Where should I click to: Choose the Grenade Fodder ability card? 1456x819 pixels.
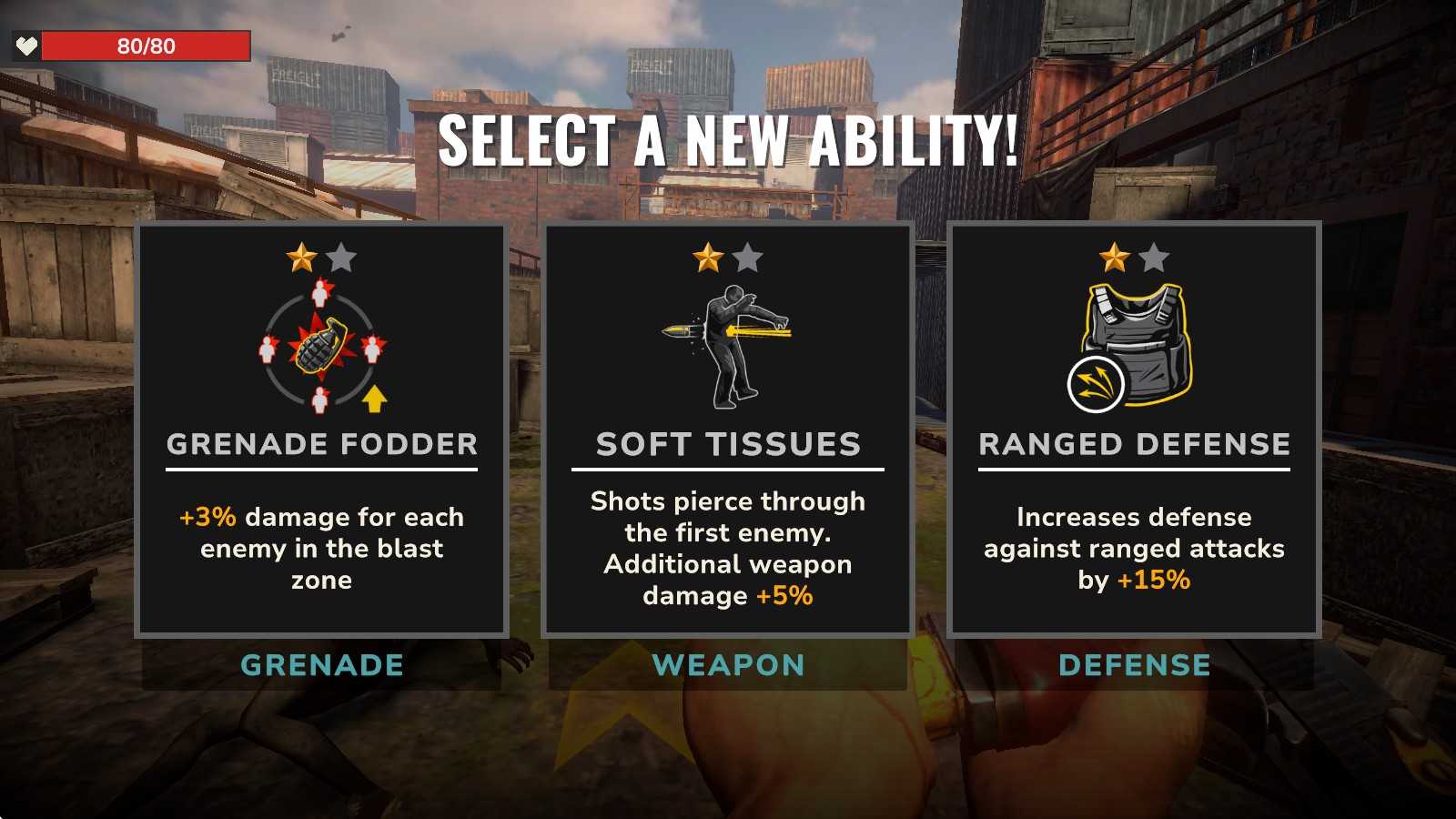click(321, 430)
